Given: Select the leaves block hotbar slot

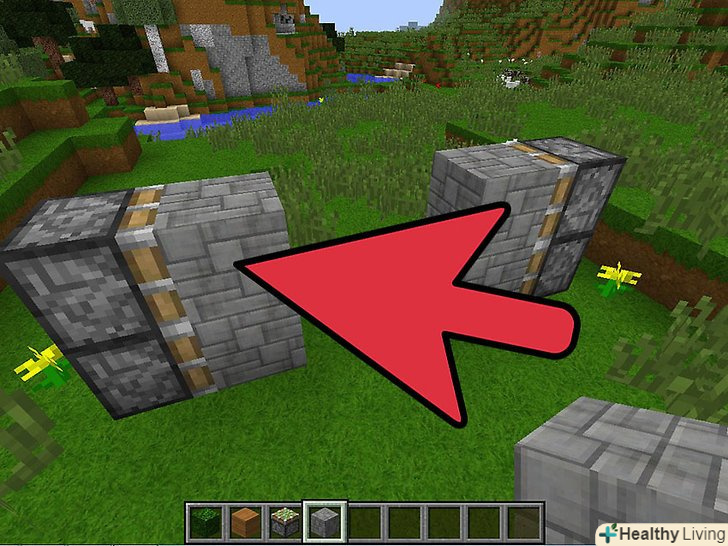Looking at the screenshot, I should pyautogui.click(x=205, y=520).
